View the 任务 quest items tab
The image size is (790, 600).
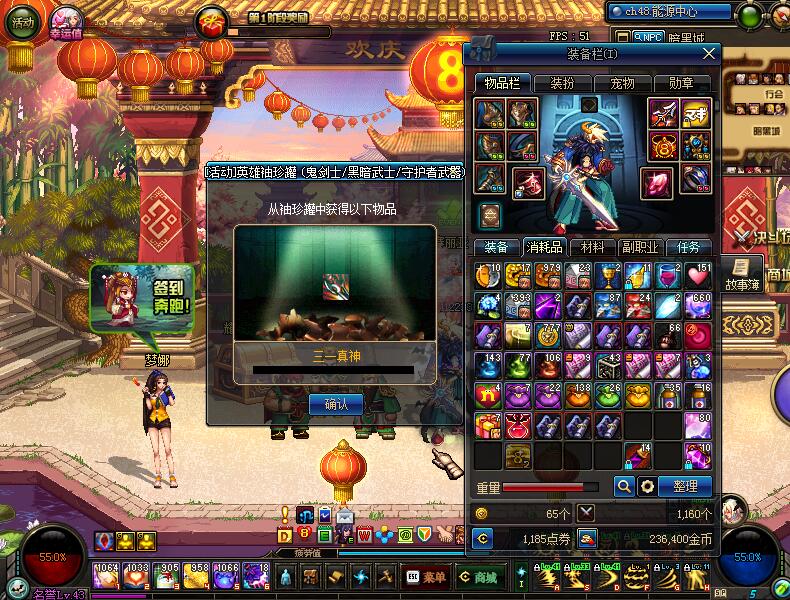[689, 247]
